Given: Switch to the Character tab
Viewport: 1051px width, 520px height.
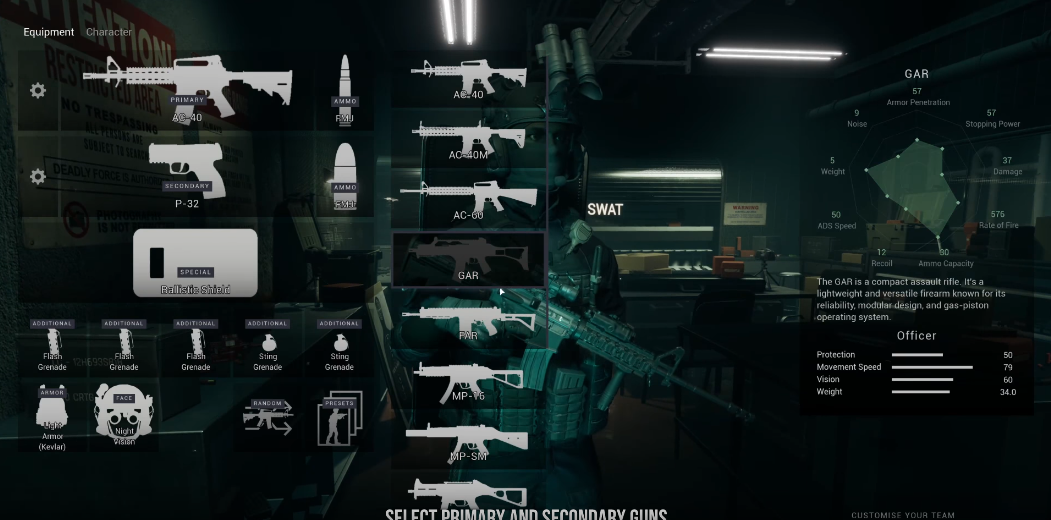Looking at the screenshot, I should click(109, 32).
